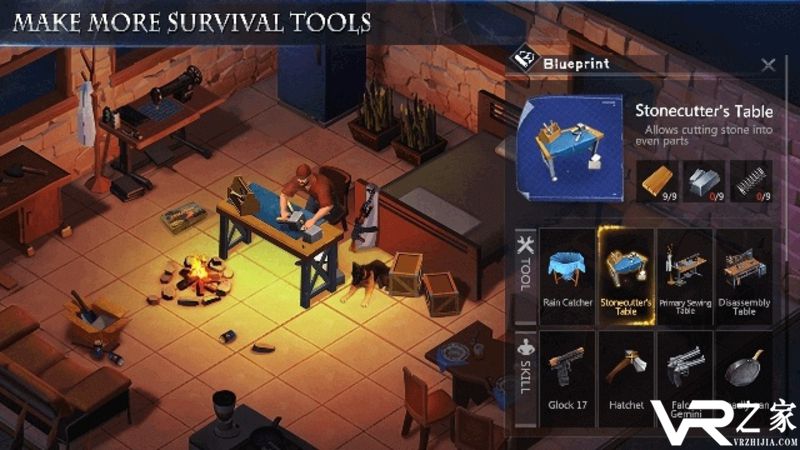Close the Blueprint panel
This screenshot has width=800, height=450.
coord(768,65)
